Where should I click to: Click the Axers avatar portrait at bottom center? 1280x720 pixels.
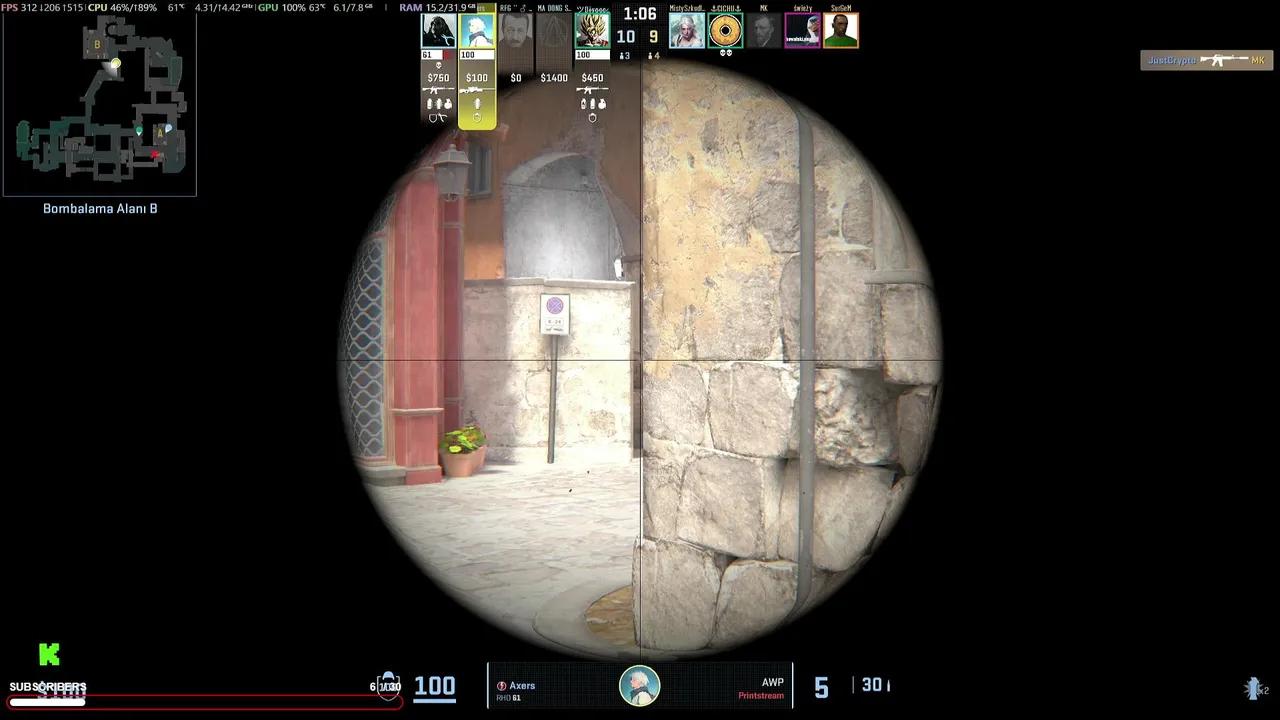[x=640, y=684]
